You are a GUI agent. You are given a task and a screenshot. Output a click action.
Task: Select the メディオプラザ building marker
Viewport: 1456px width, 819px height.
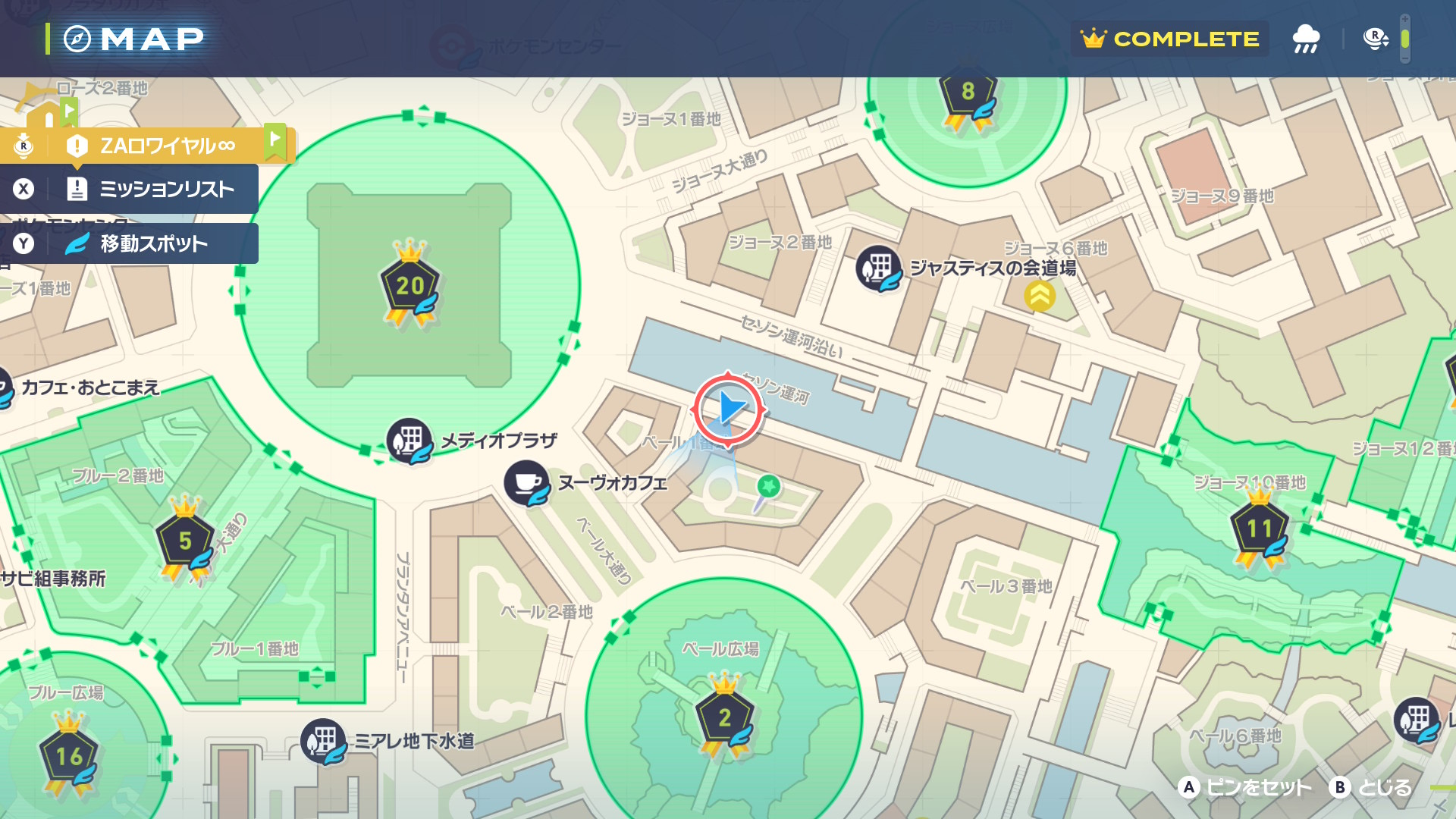click(x=409, y=440)
